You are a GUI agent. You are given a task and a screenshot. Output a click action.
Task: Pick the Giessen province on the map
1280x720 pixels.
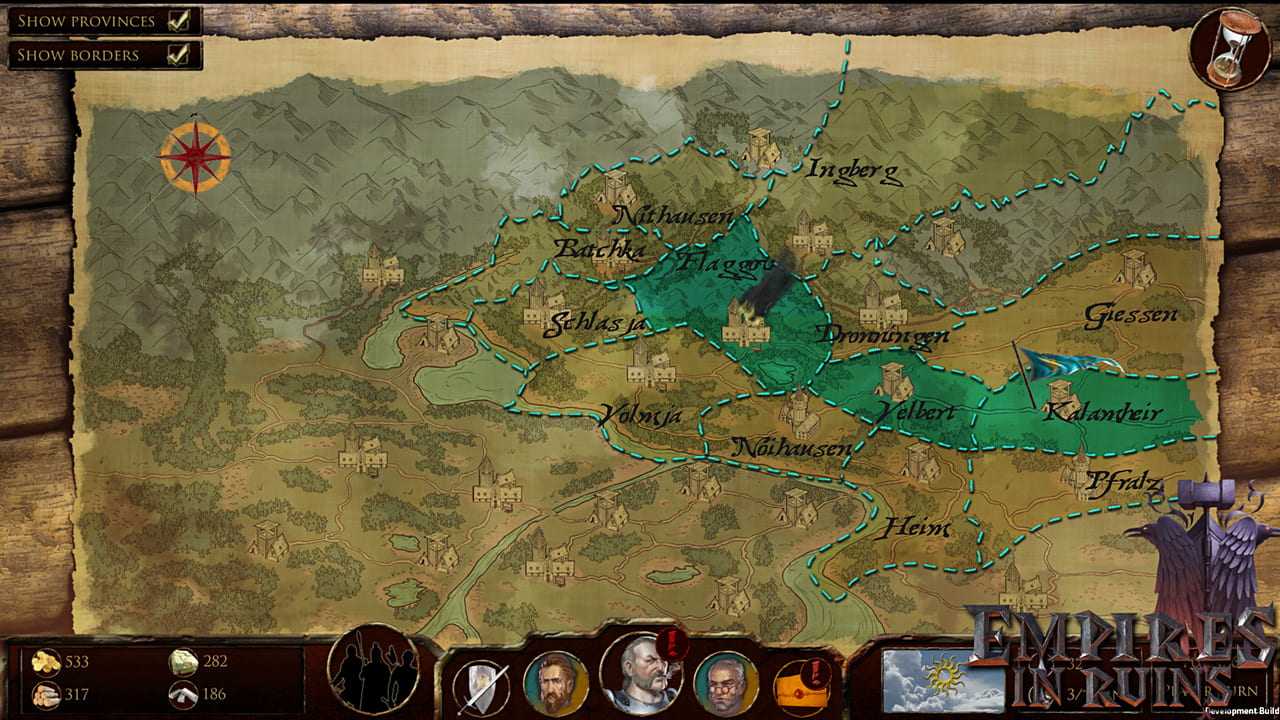pos(1131,315)
